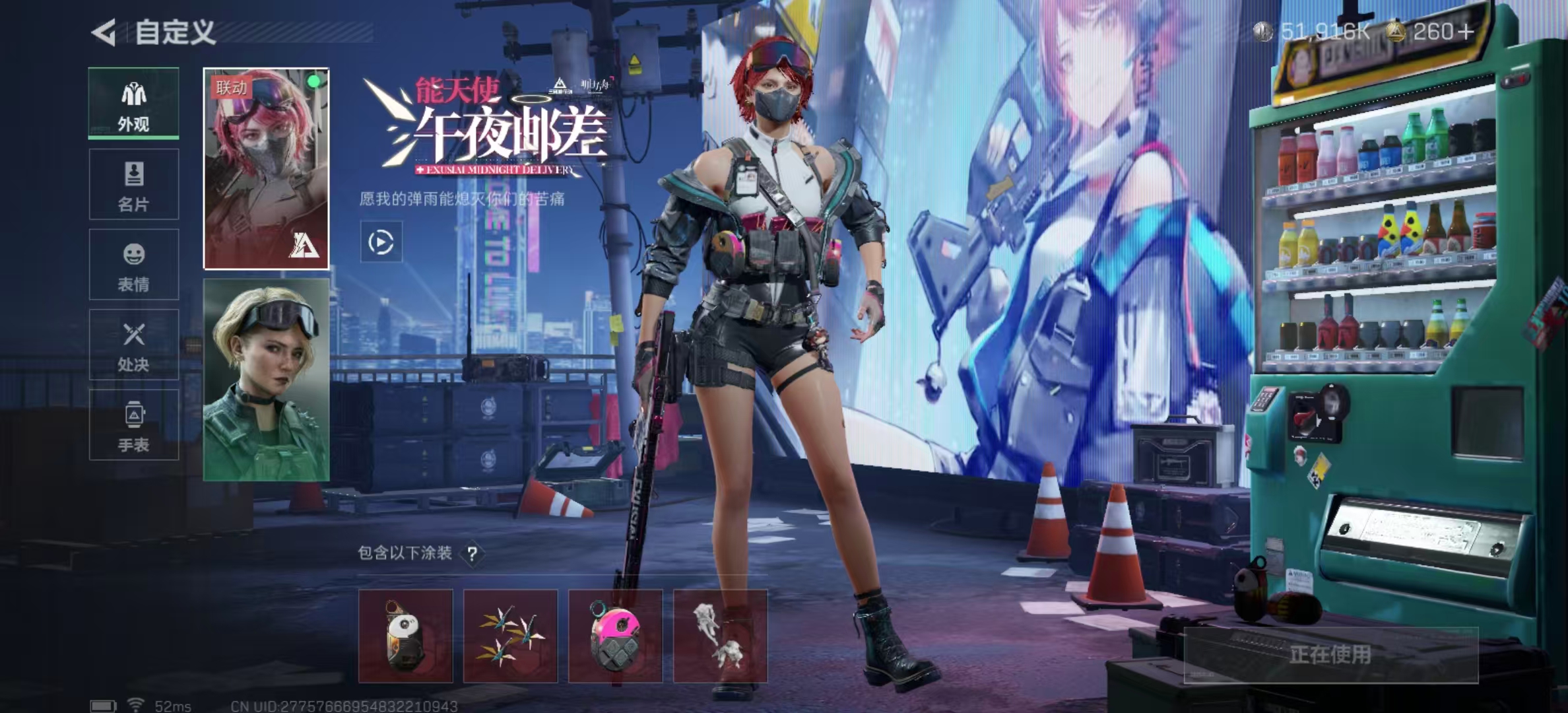The width and height of the screenshot is (1568, 713).
Task: Switch to the 表情 emote tab
Action: 133,265
